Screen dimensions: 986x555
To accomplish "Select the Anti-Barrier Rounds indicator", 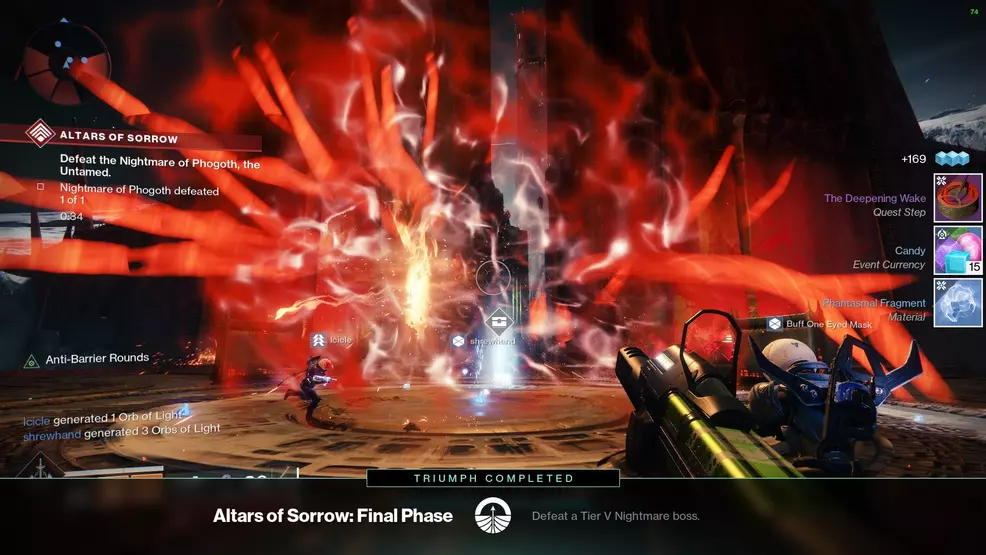I will [88, 358].
